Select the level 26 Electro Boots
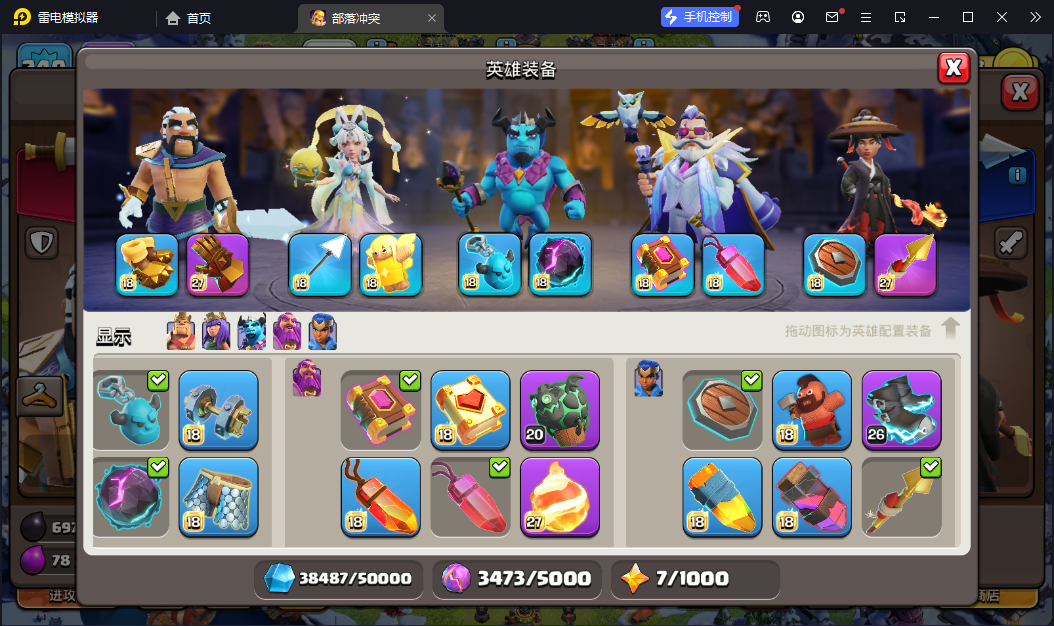 tap(901, 410)
